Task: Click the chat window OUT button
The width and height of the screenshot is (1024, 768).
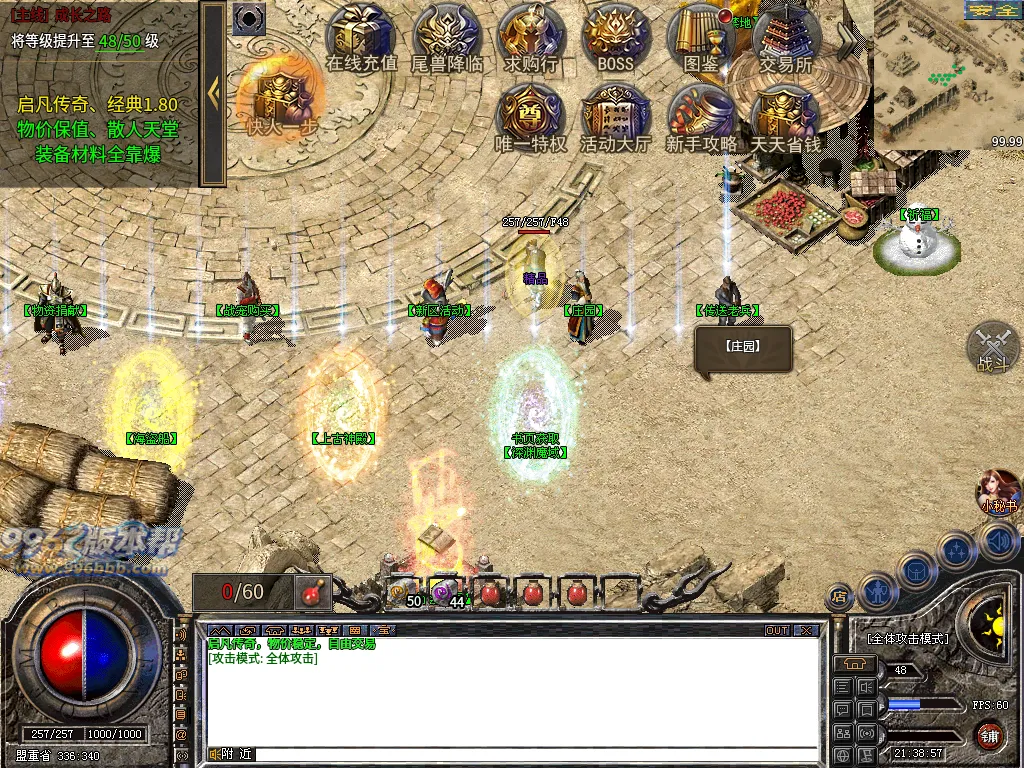Action: pos(777,631)
